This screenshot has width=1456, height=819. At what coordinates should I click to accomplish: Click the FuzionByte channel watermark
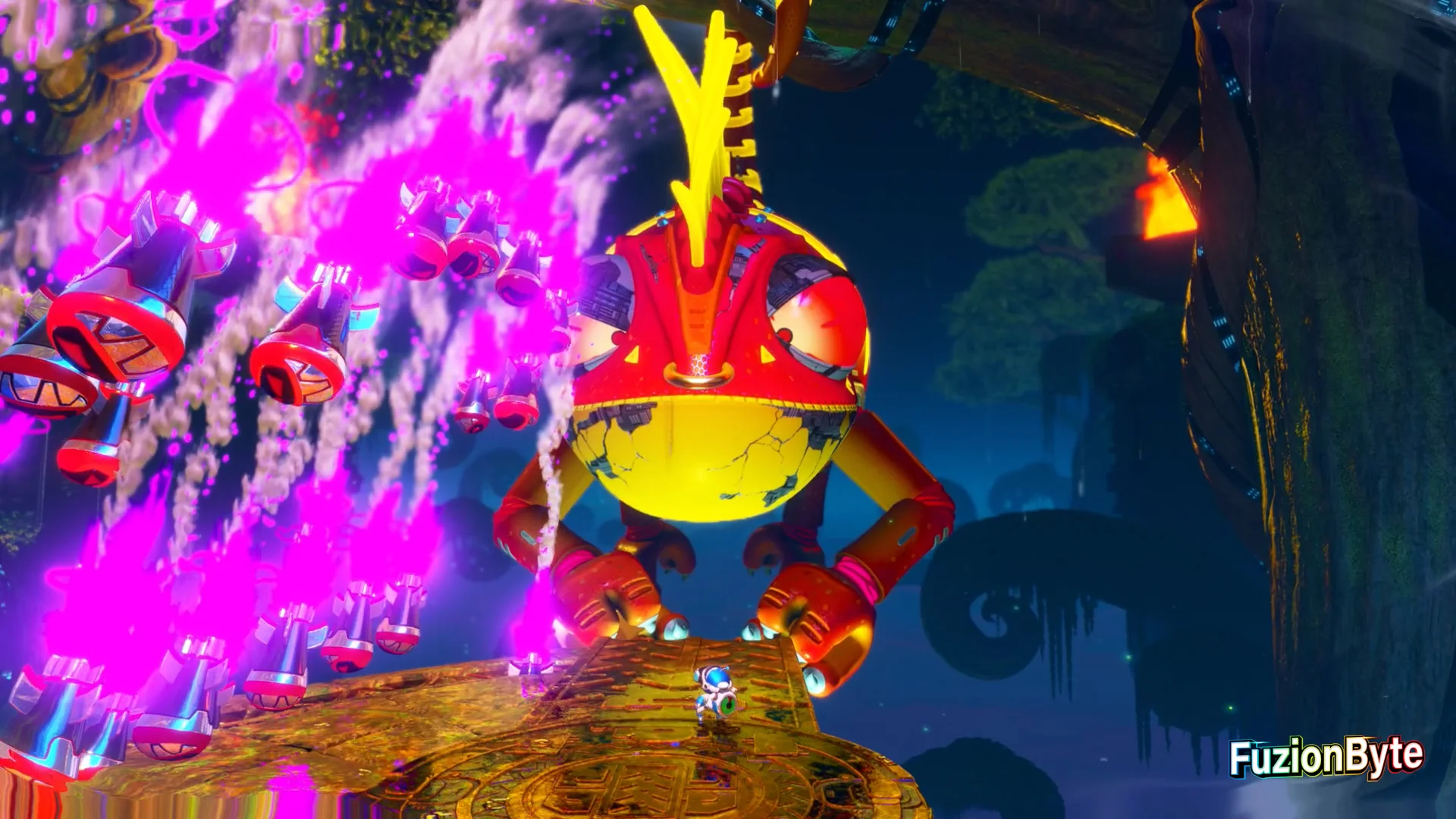[x=1326, y=756]
